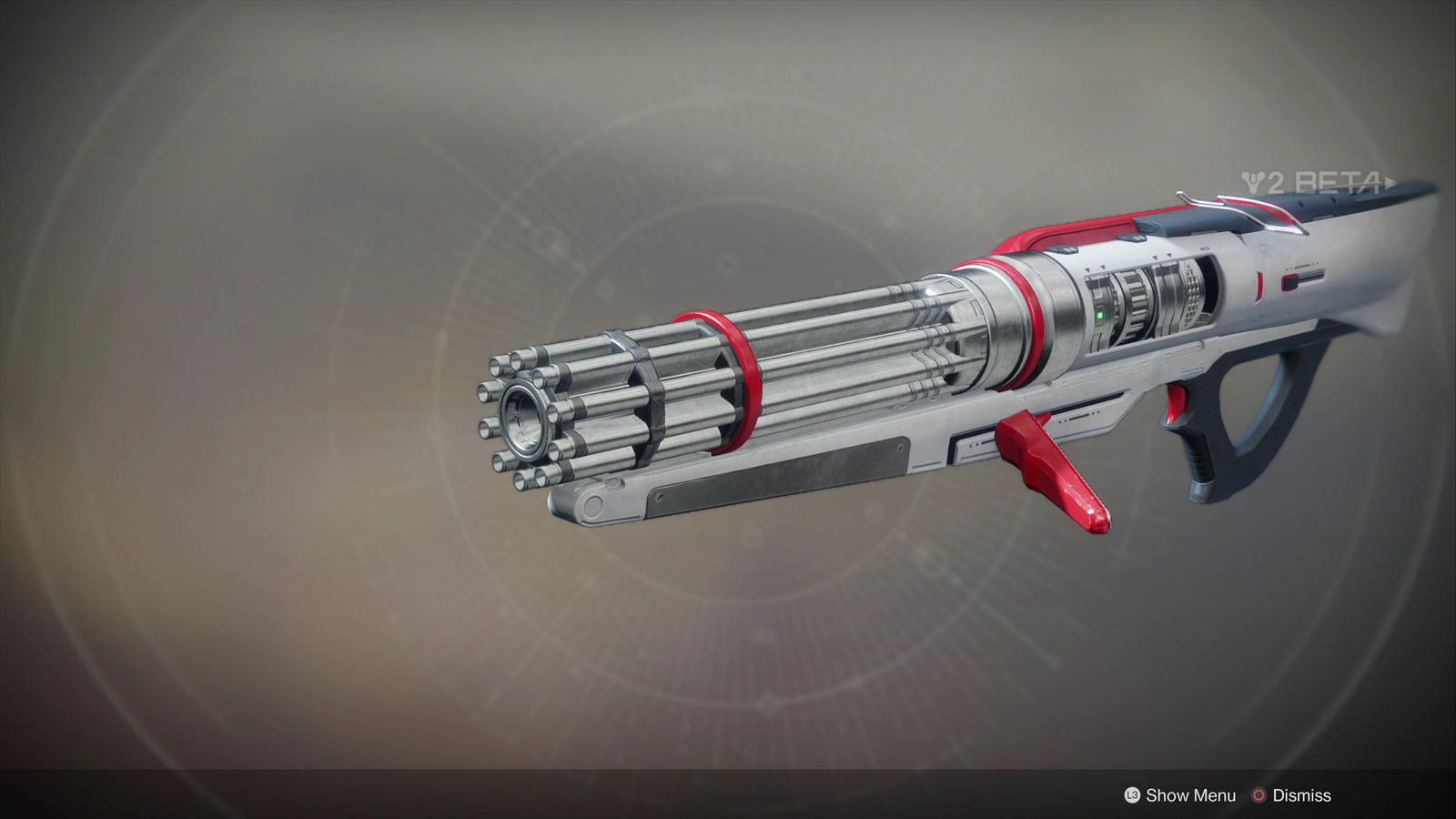Select the BETA label in the watermark
This screenshot has width=1456, height=819.
[1338, 182]
